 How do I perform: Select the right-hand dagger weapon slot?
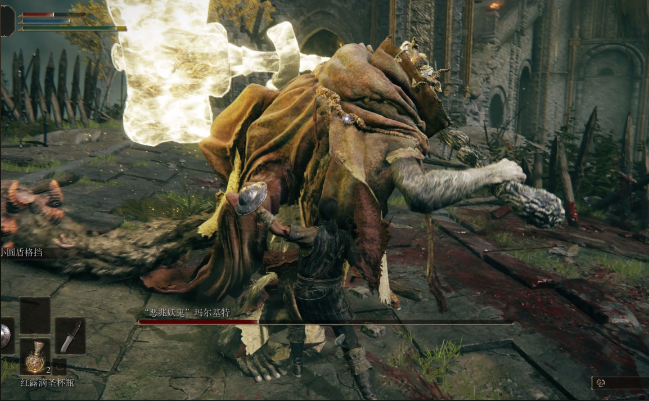click(x=69, y=336)
